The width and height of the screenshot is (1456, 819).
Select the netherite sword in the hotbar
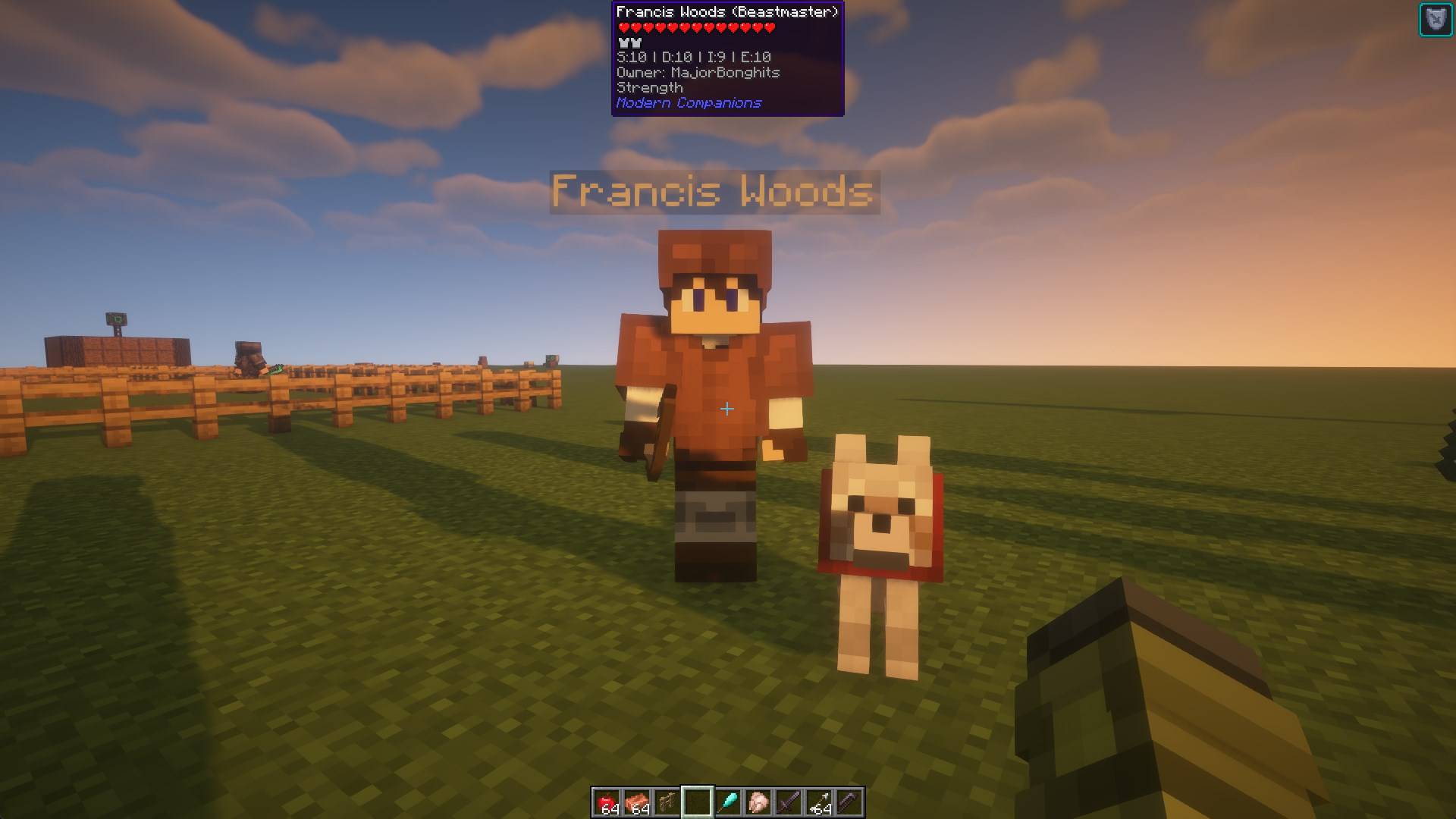coord(789,802)
